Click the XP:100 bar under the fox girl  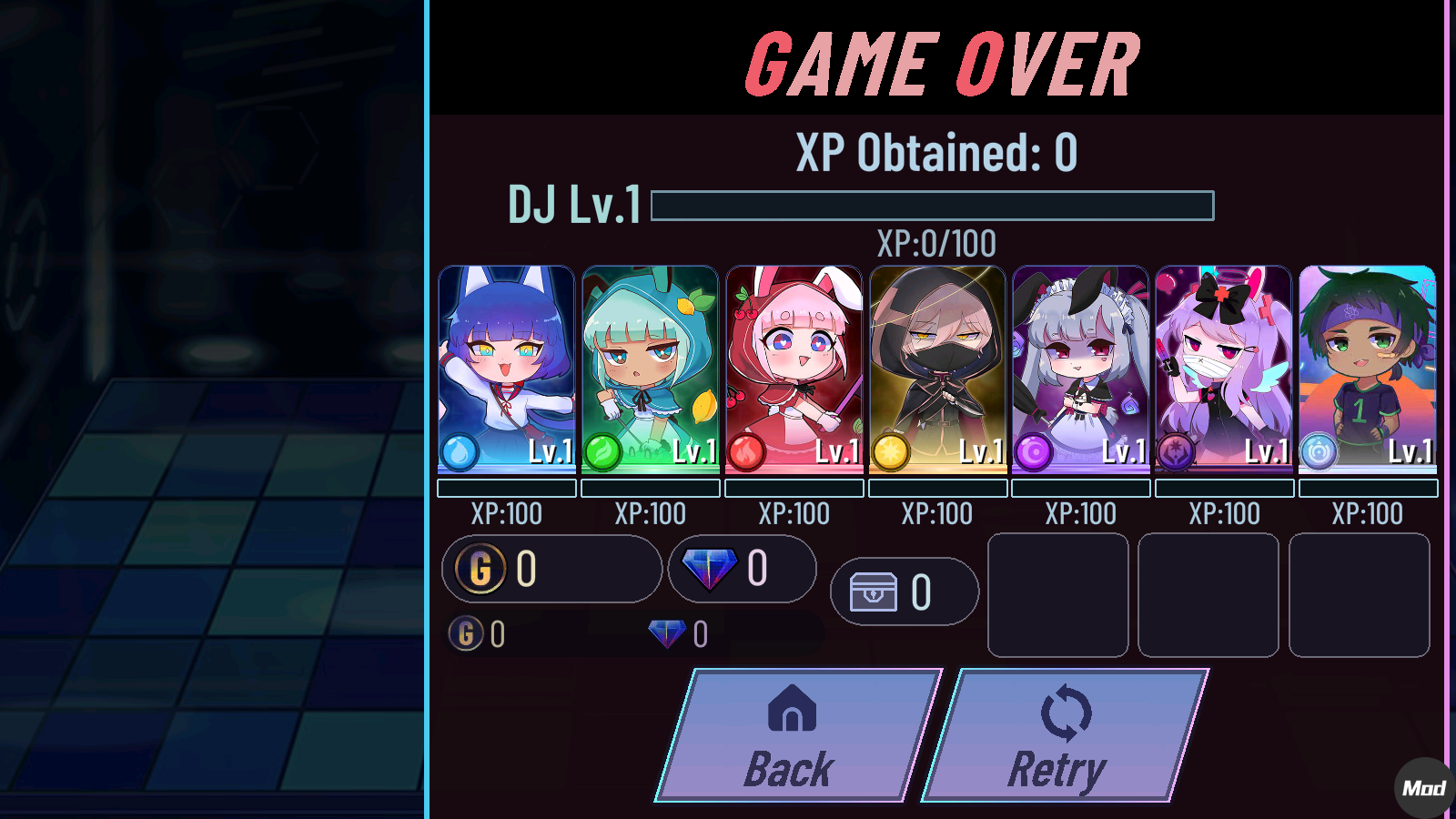coord(506,489)
